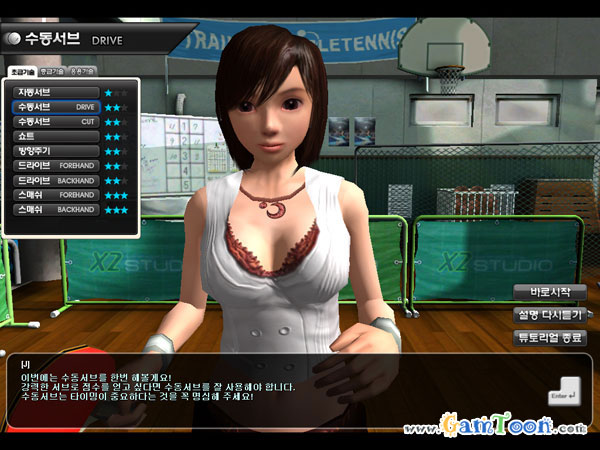Click the 바로시작 button
Screen dimensions: 600x450
pos(549,292)
